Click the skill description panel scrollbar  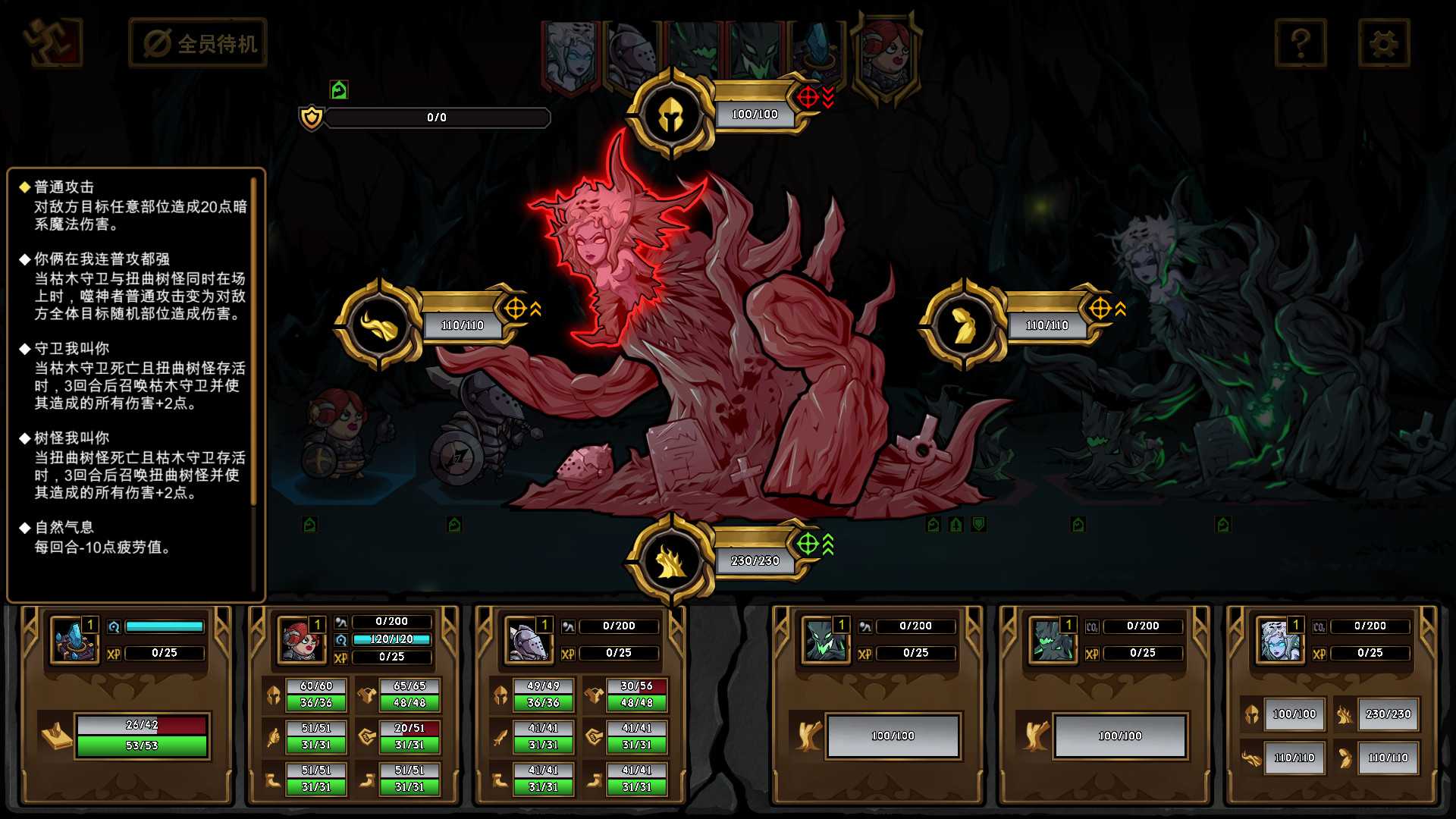point(254,341)
